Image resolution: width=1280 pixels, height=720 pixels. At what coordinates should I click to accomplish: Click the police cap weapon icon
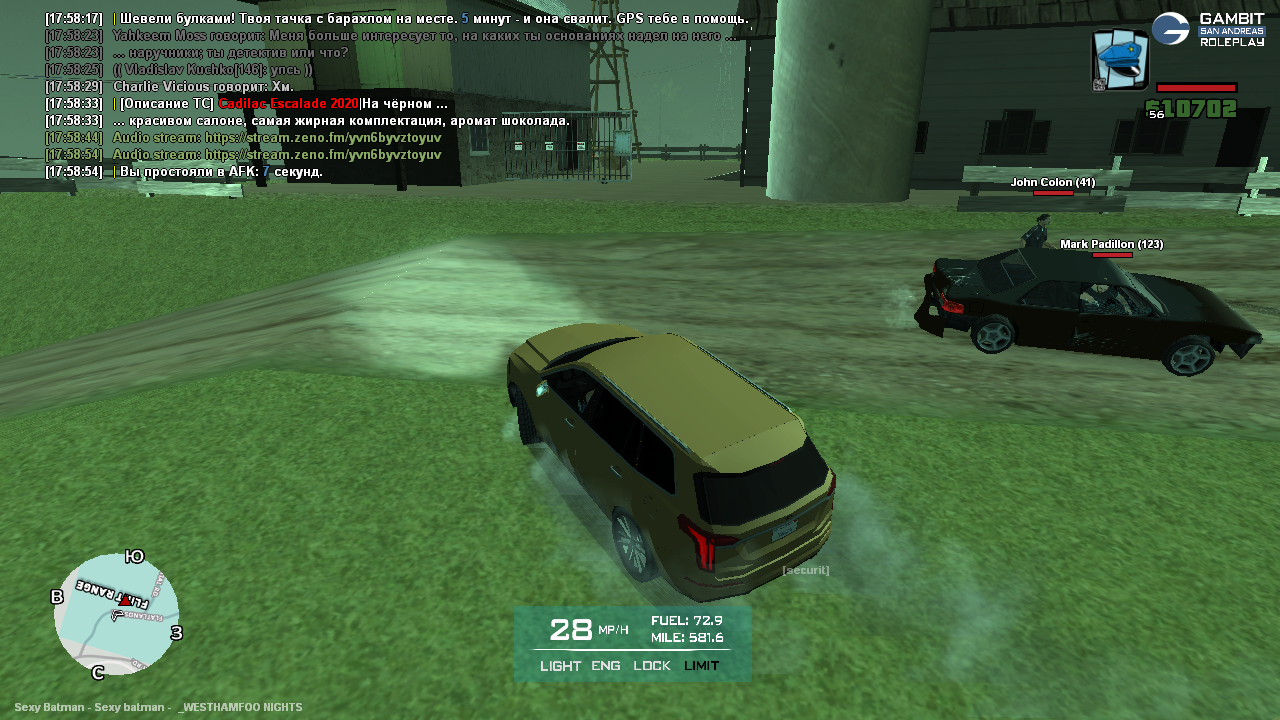[1120, 59]
